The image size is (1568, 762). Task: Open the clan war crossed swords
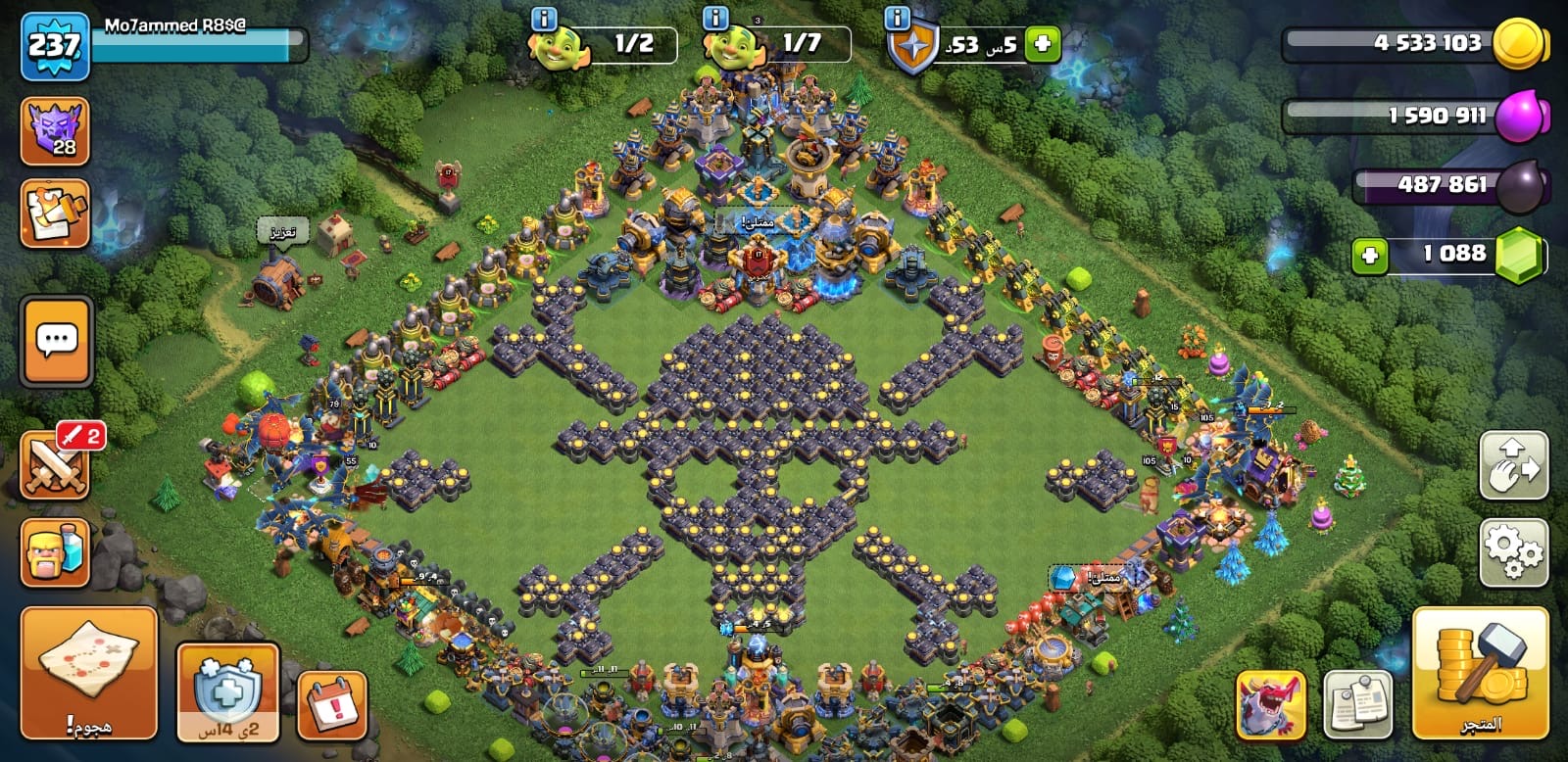click(55, 465)
